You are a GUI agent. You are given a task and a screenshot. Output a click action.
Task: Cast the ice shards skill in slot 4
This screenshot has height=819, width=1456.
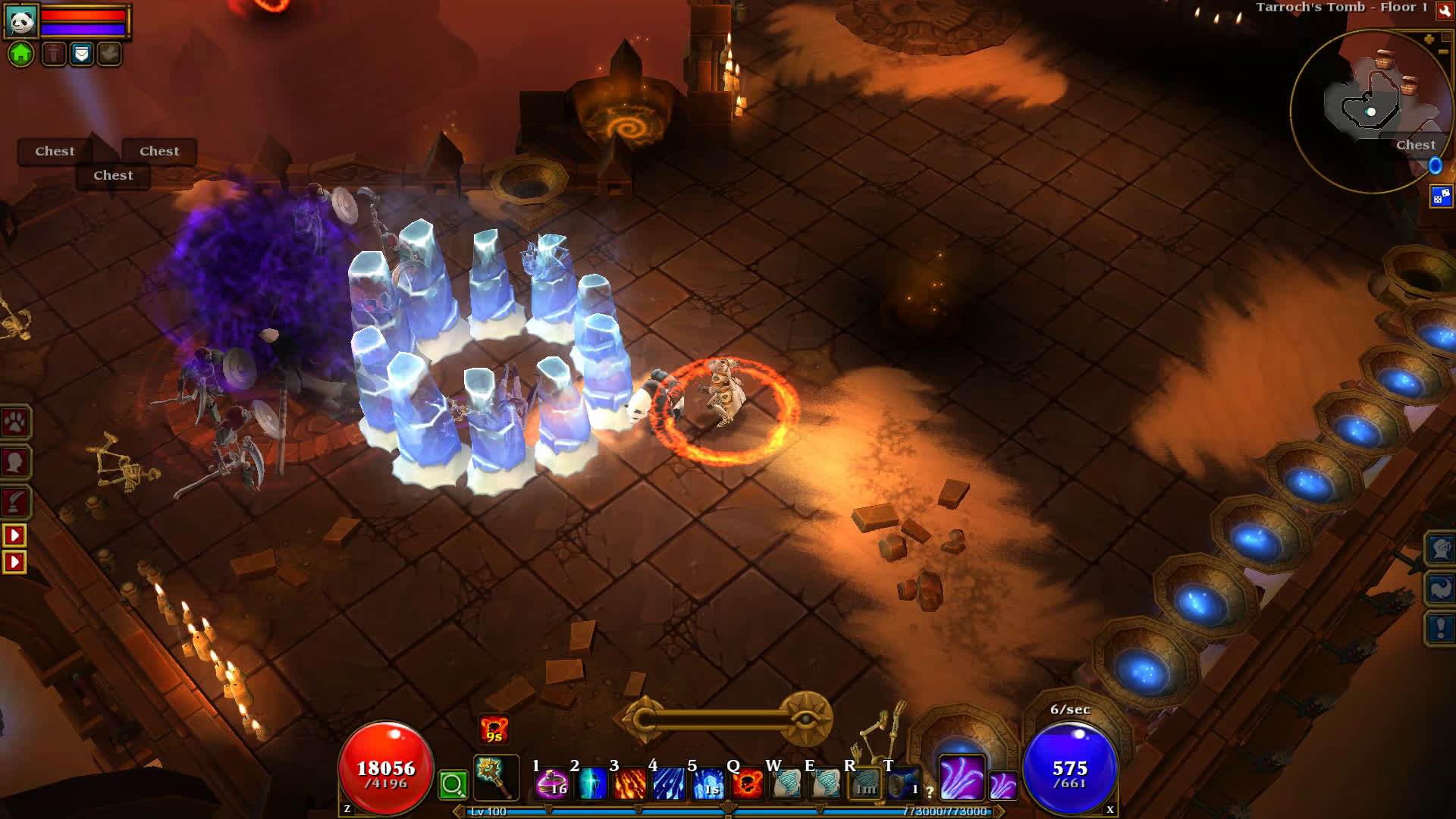pos(669,783)
